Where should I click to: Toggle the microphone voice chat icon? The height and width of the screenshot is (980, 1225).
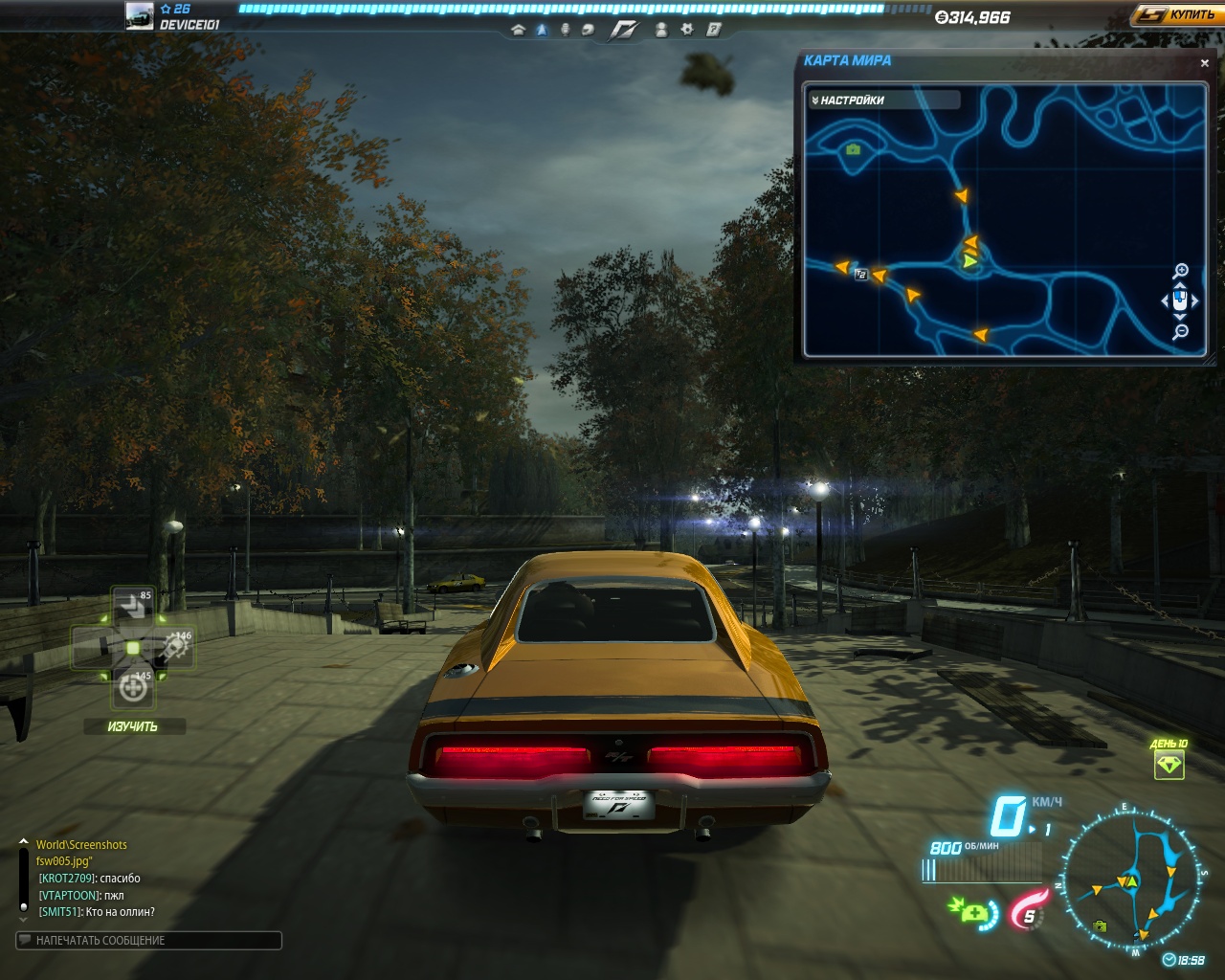(565, 30)
